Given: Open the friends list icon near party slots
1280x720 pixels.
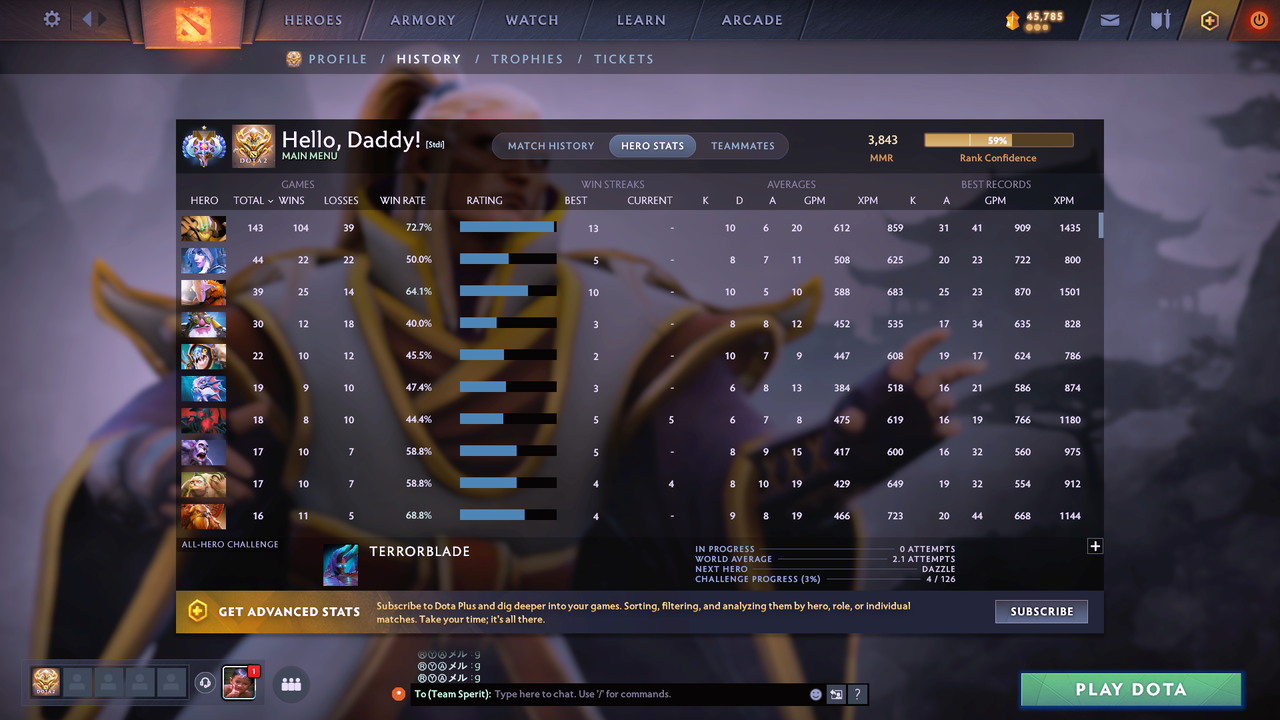Looking at the screenshot, I should tap(290, 683).
